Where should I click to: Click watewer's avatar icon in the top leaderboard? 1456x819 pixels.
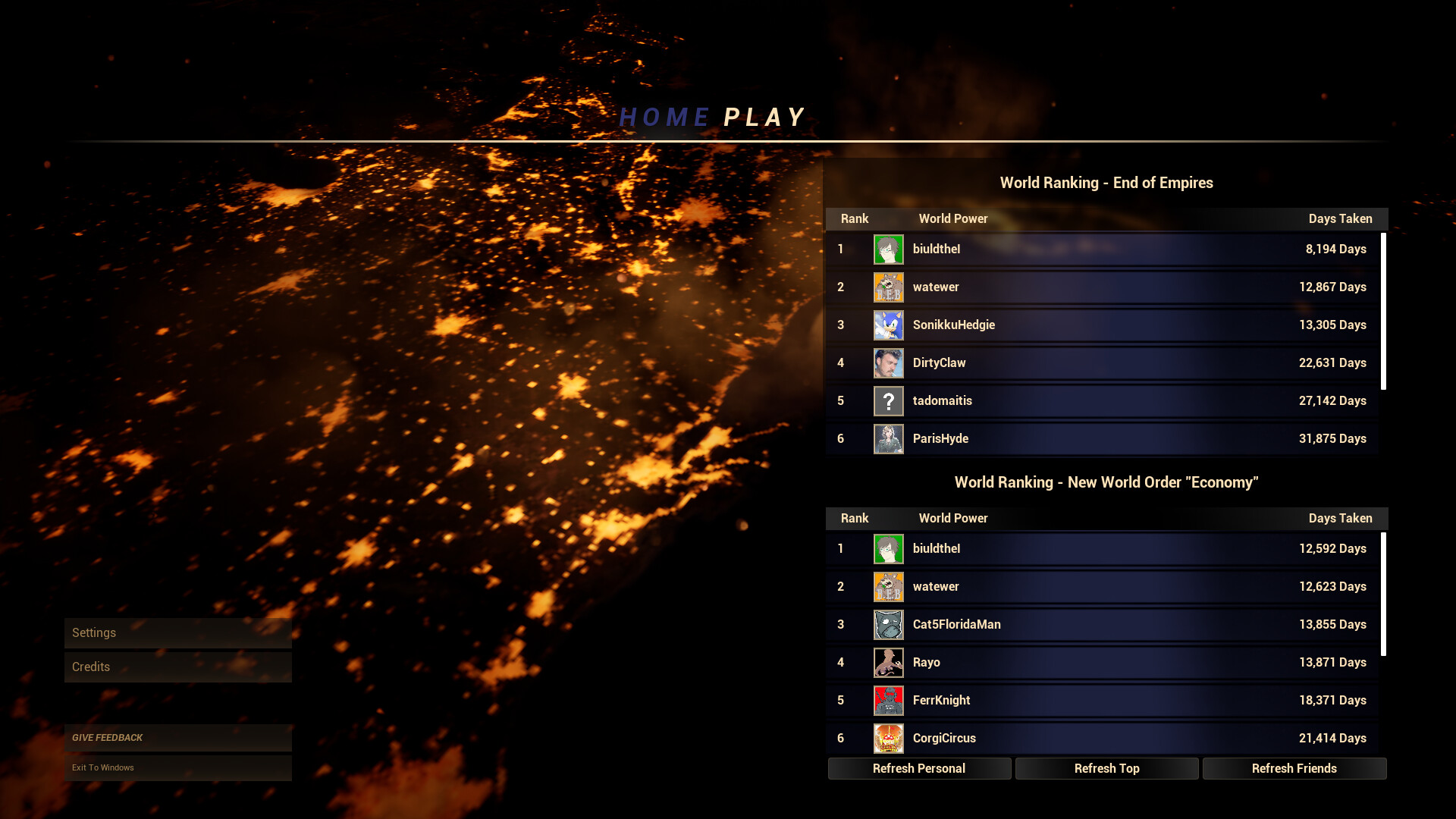point(888,287)
